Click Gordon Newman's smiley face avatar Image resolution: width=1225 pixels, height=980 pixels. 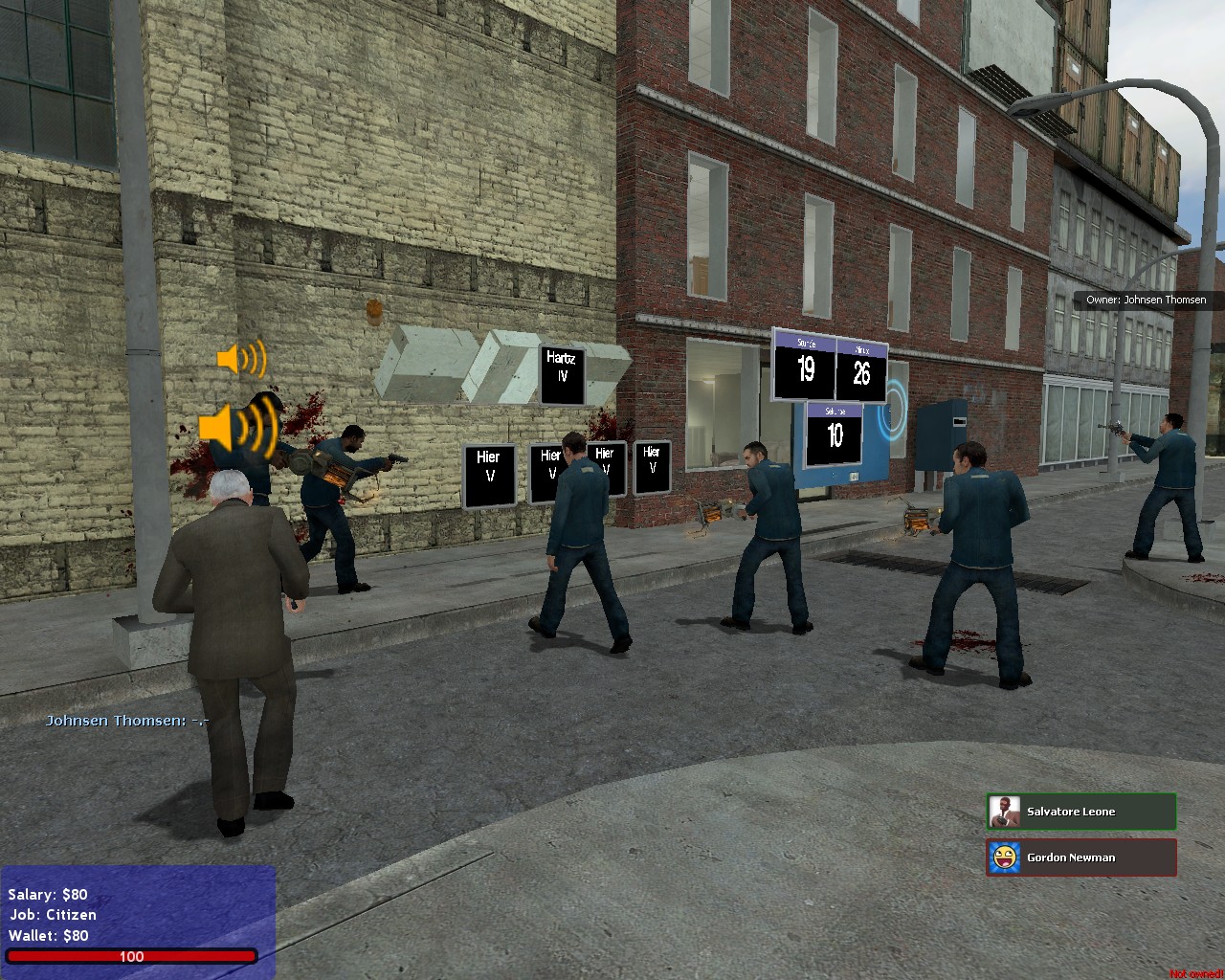1005,857
